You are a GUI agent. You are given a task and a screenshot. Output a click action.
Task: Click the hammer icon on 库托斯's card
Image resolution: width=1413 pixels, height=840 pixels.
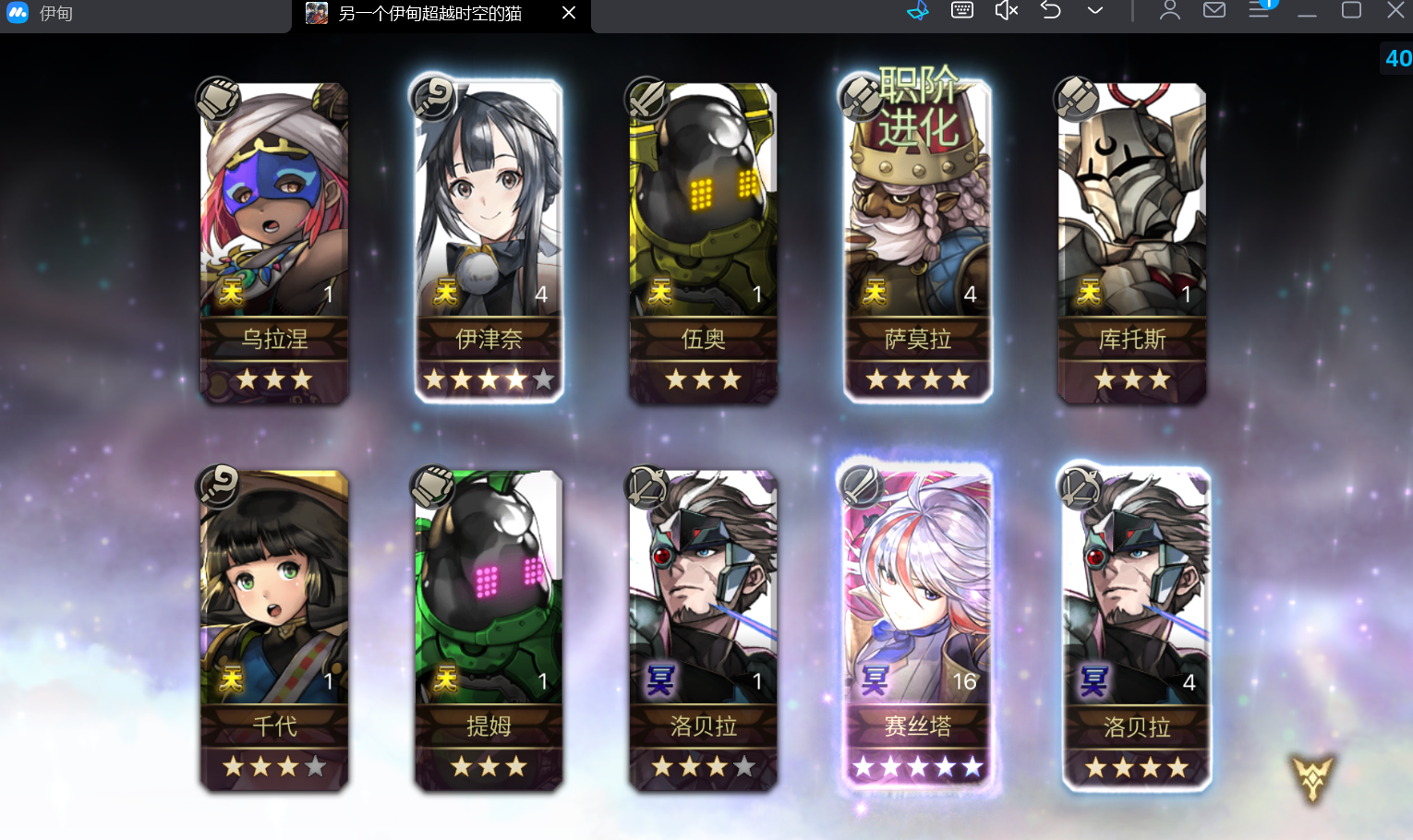click(1076, 96)
